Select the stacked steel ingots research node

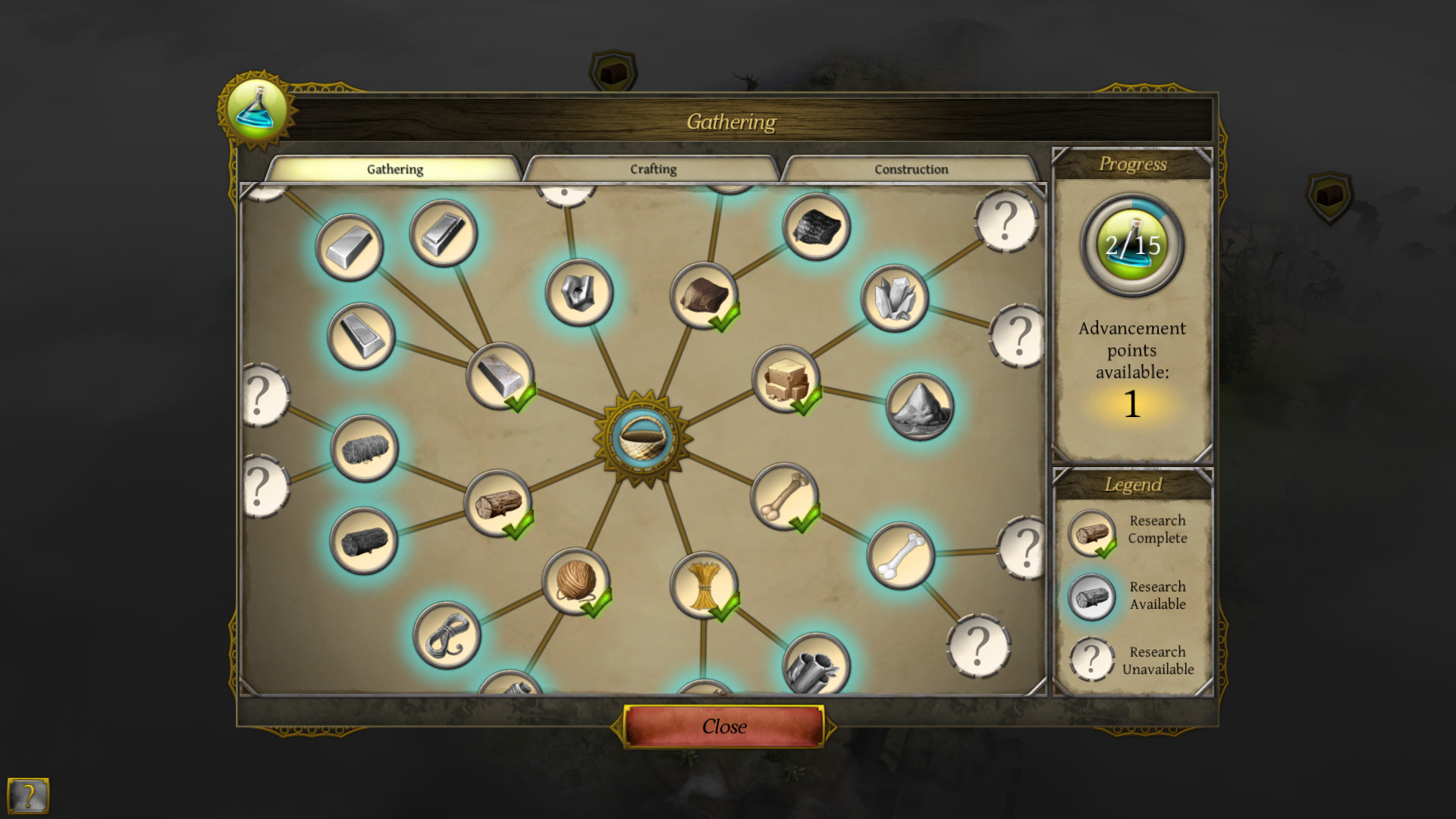coord(444,235)
